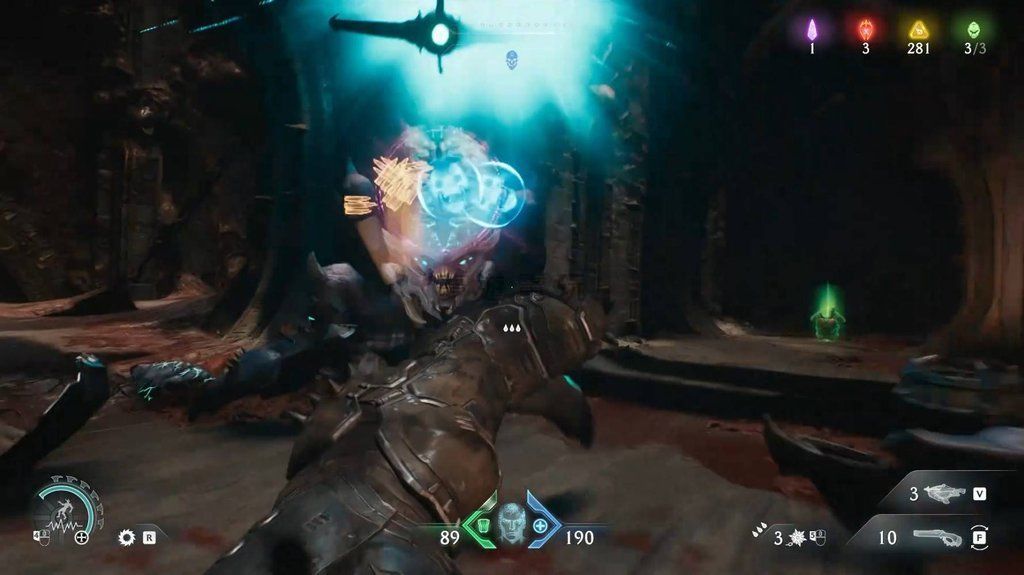This screenshot has width=1024, height=575.
Task: Click the yellow triangular gold currency icon
Action: point(918,29)
